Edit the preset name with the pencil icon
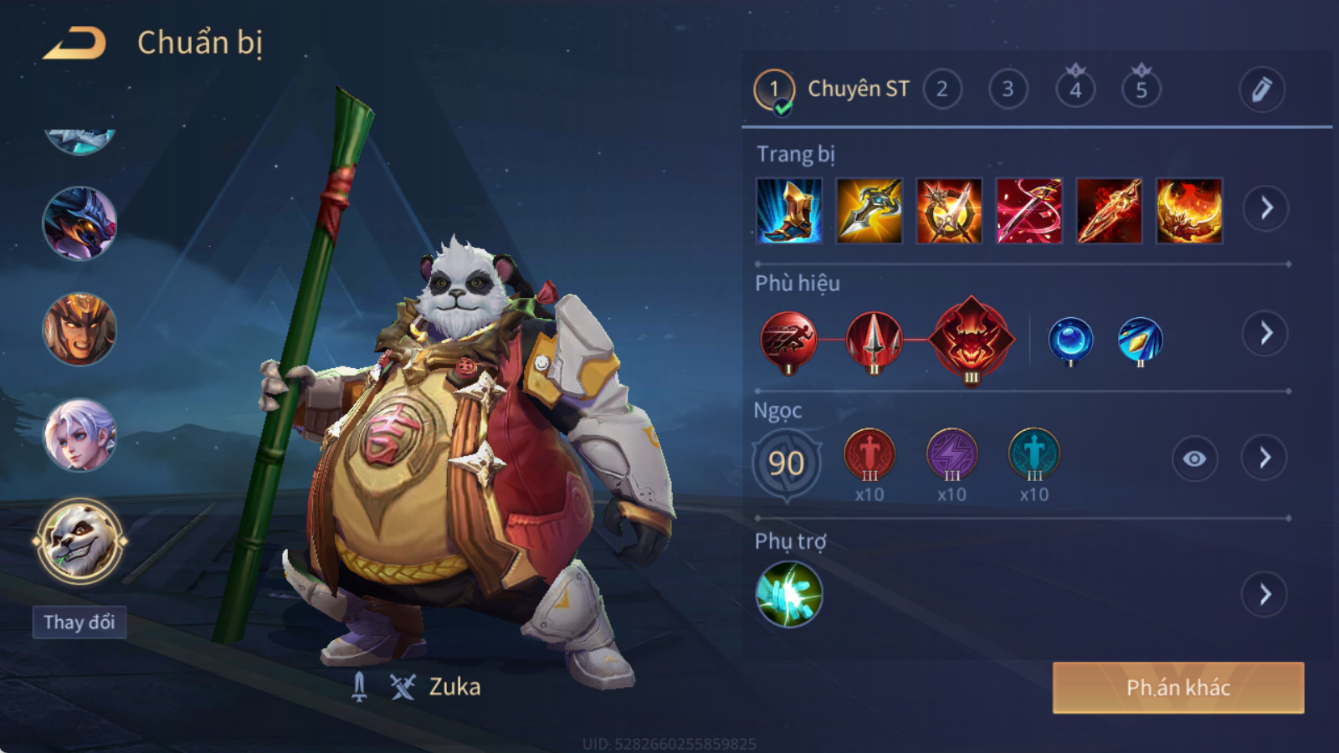1339x753 pixels. (1262, 90)
